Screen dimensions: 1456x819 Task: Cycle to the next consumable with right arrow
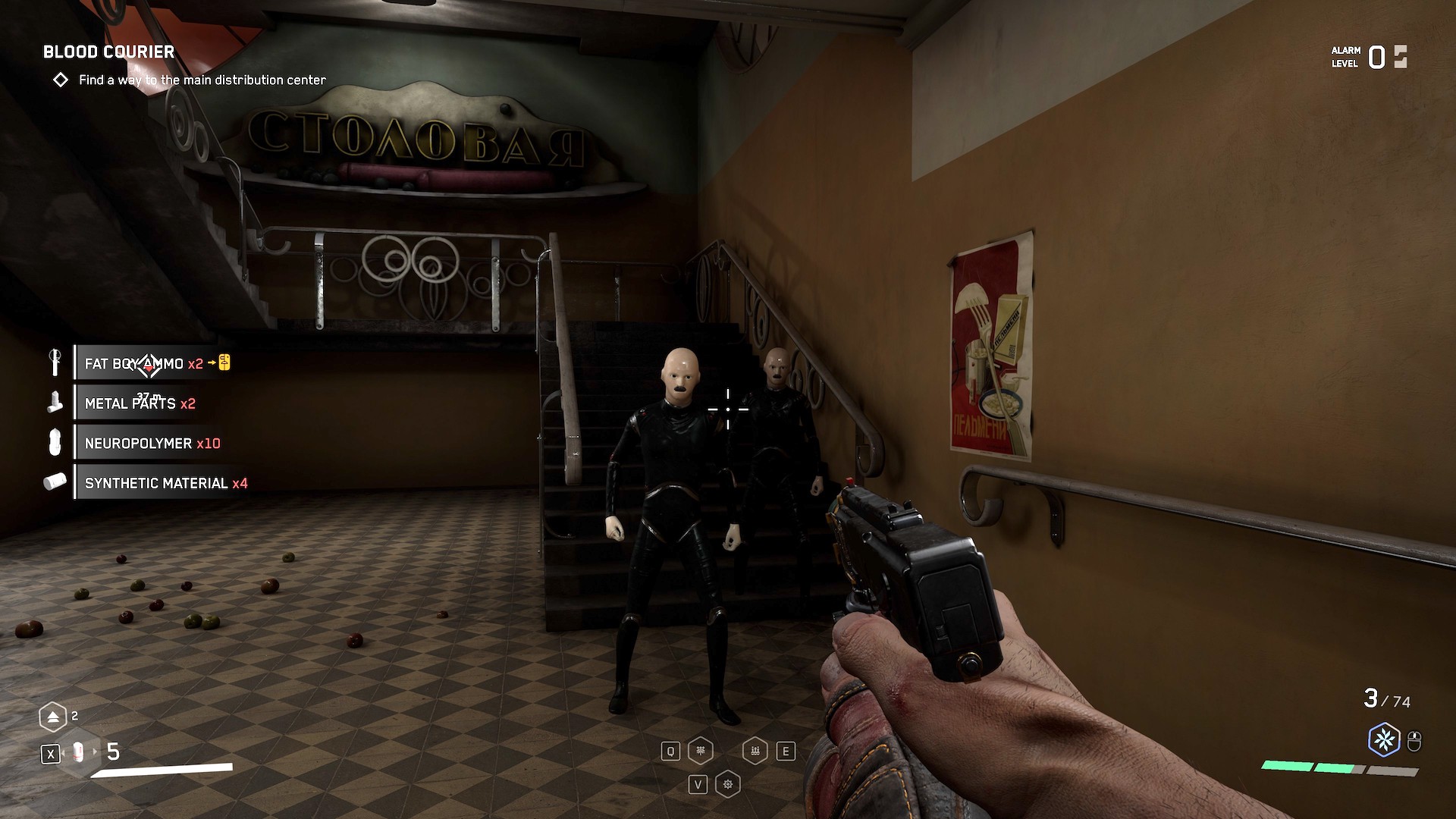tap(95, 752)
